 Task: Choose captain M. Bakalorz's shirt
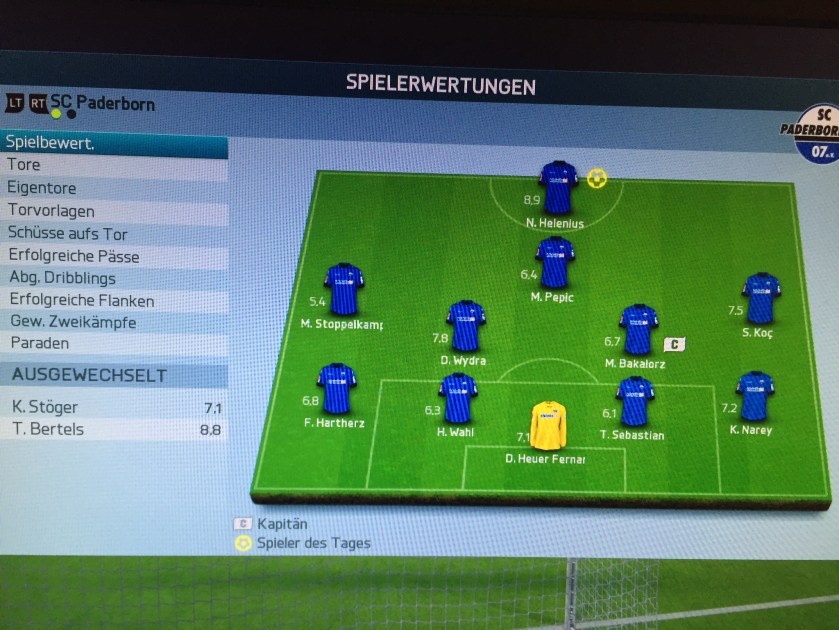pyautogui.click(x=638, y=330)
